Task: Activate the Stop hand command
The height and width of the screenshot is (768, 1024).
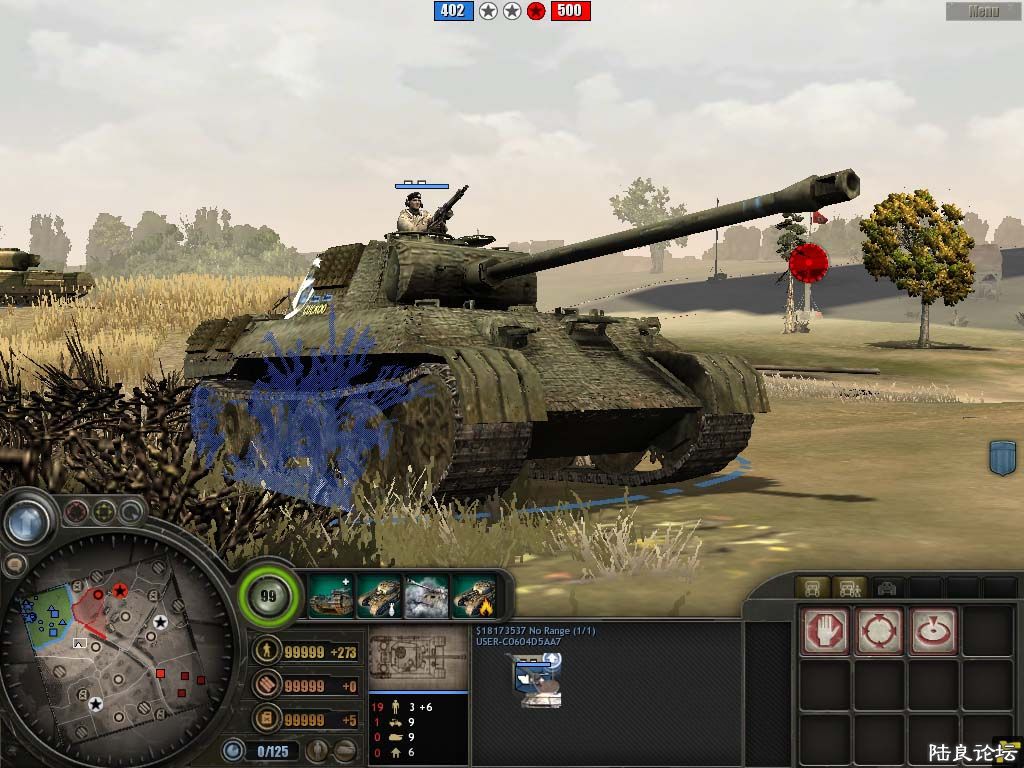Action: coord(825,632)
